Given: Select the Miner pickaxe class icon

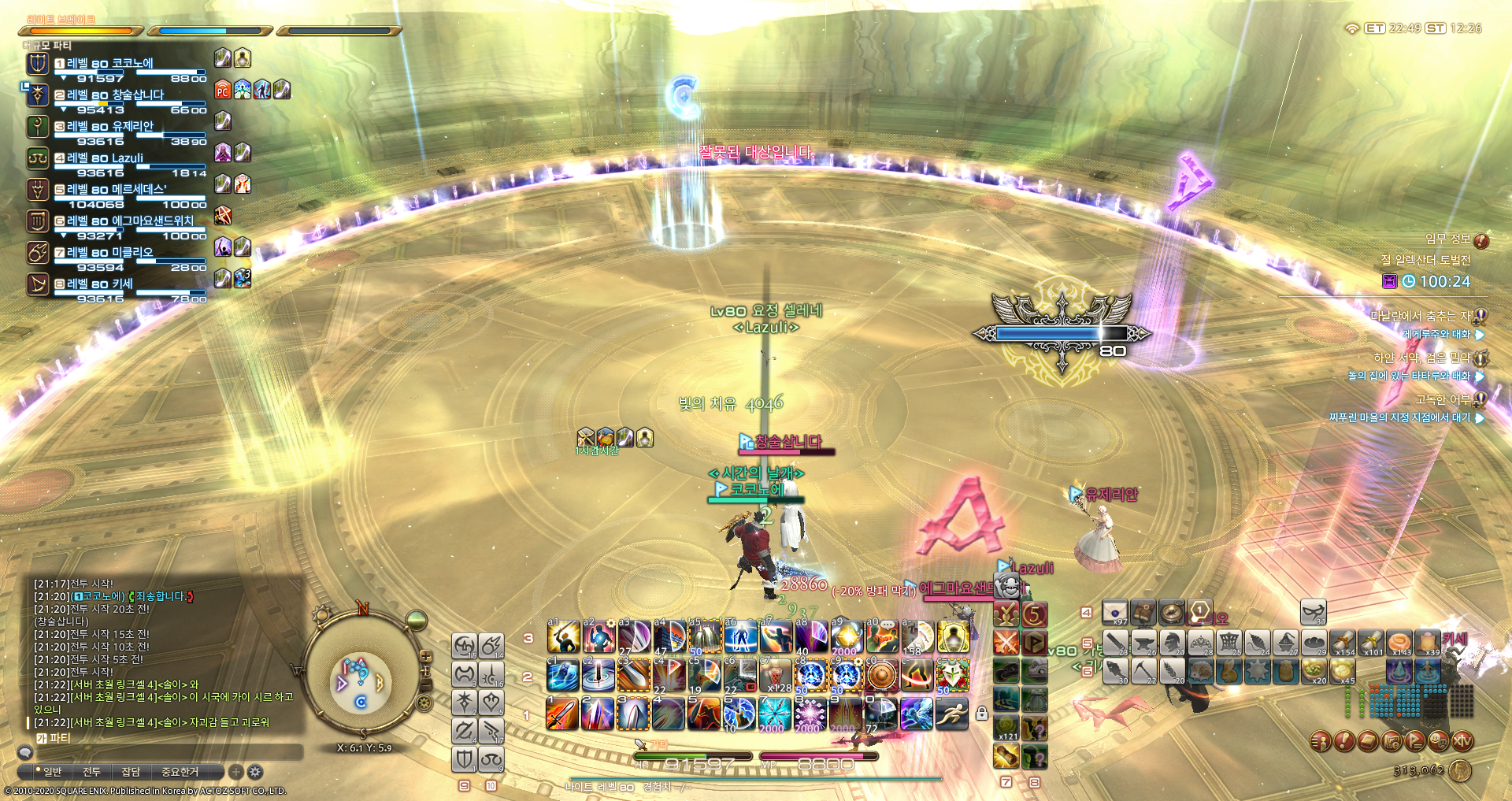Looking at the screenshot, I should [x=1143, y=671].
